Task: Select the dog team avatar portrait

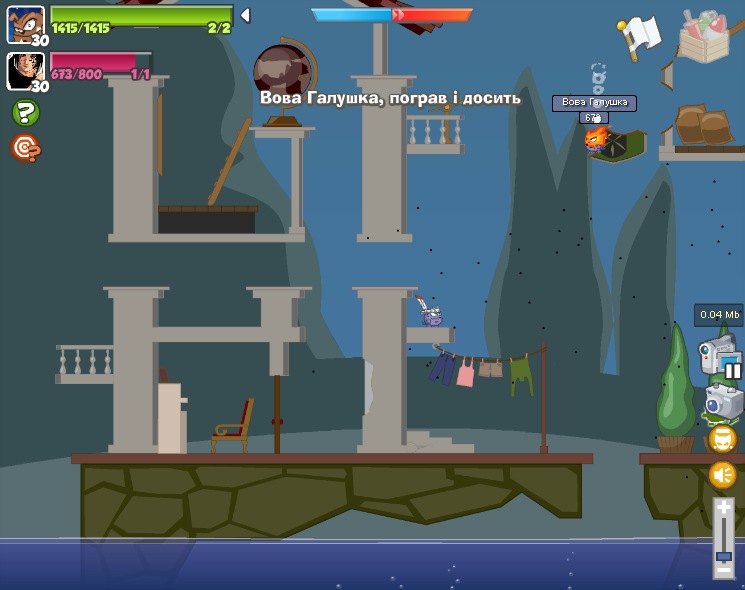Action: (x=24, y=23)
